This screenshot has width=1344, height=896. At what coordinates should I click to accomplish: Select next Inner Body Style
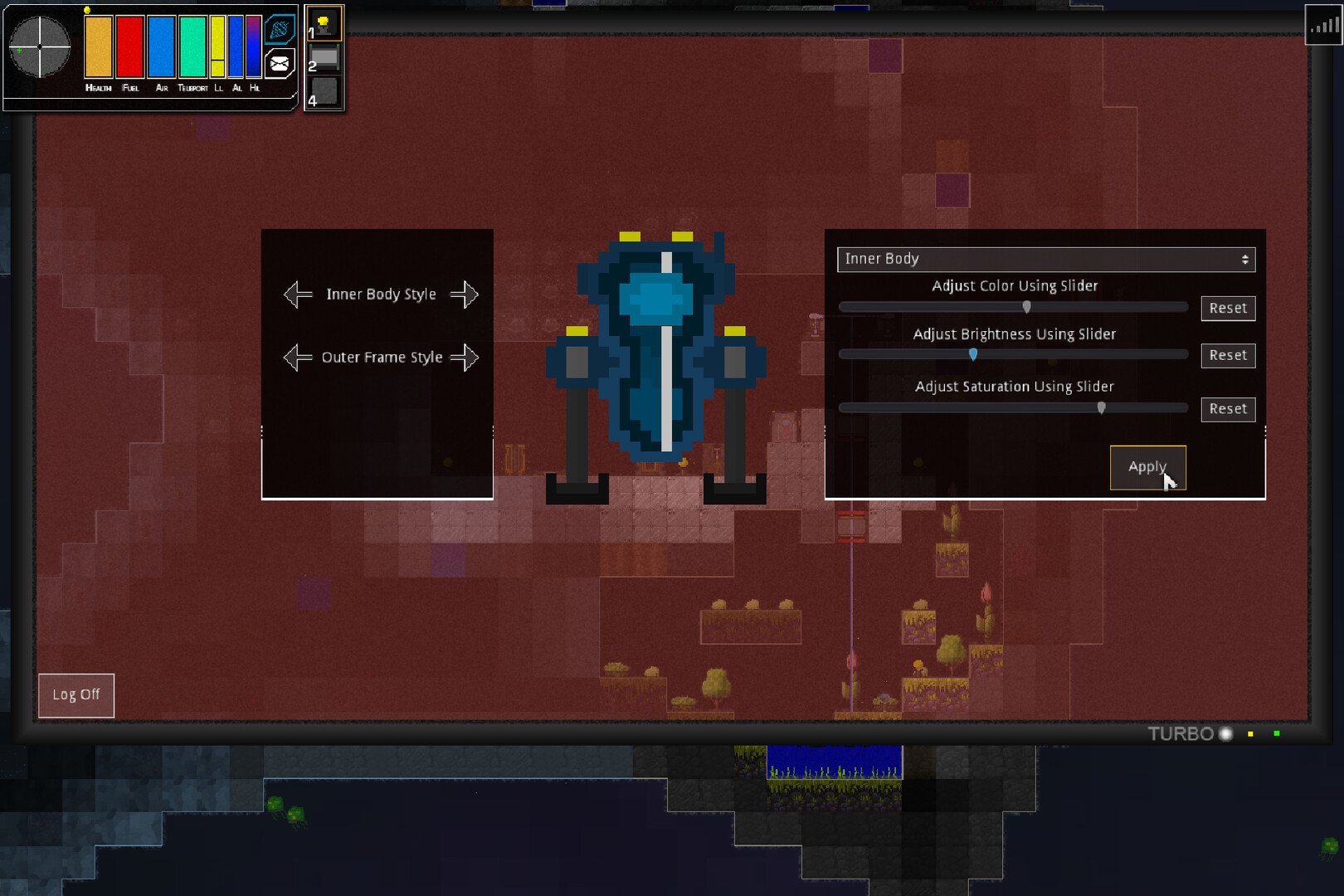point(465,295)
